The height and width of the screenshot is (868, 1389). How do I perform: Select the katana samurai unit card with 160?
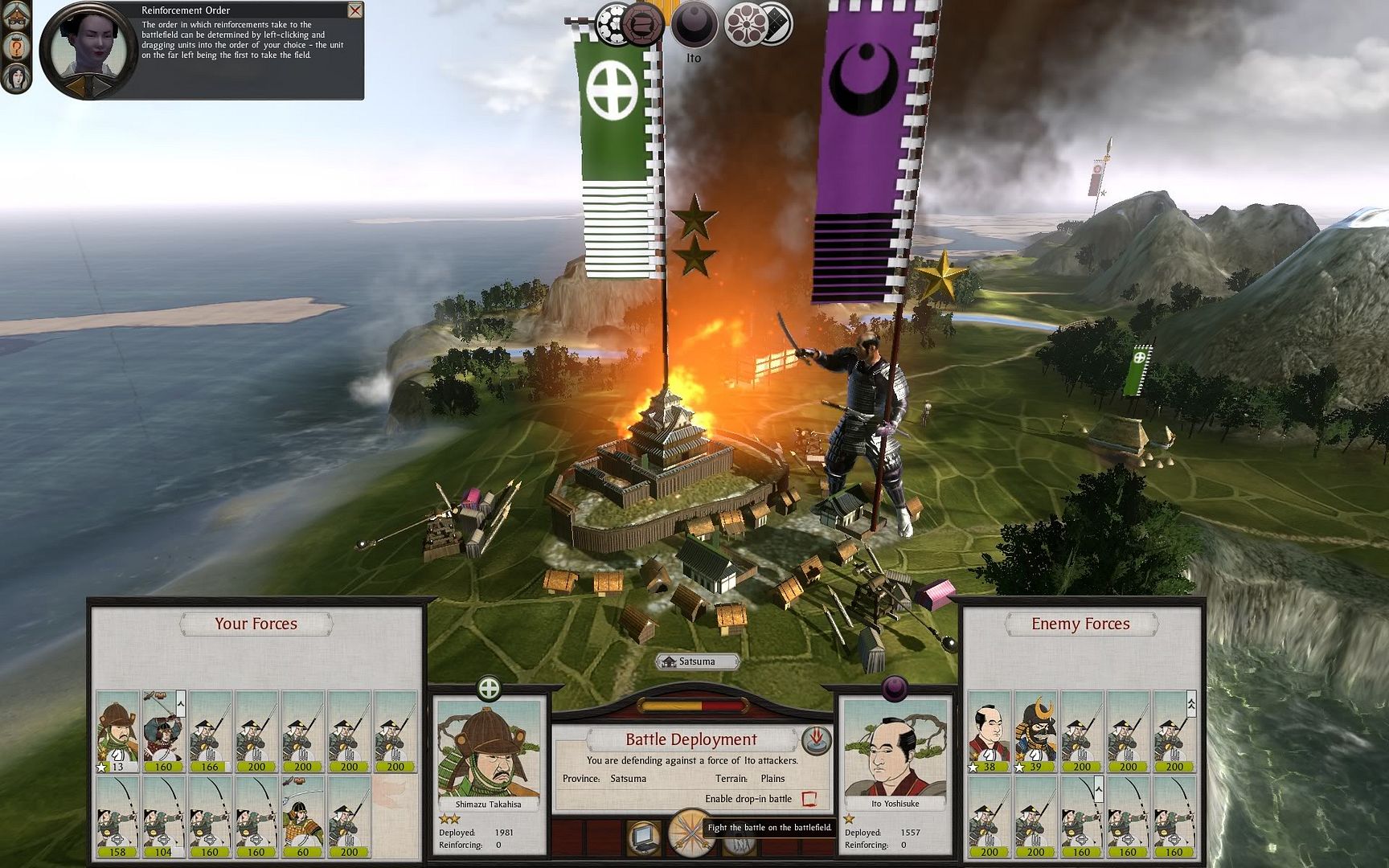point(163,731)
